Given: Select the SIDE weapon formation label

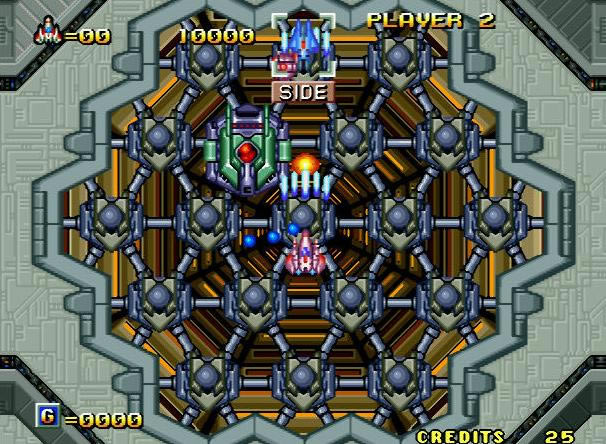Looking at the screenshot, I should pyautogui.click(x=302, y=91).
